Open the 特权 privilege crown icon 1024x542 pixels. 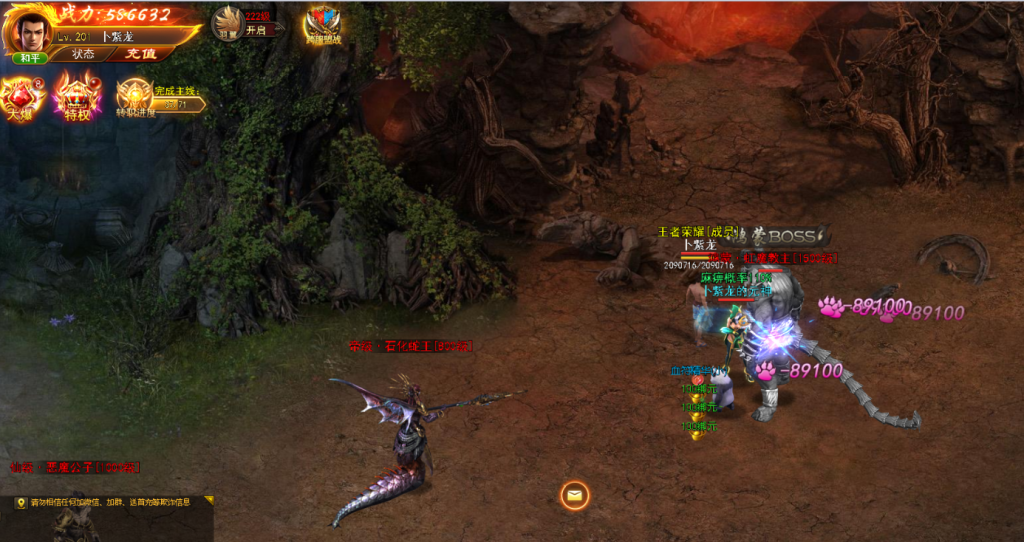[x=77, y=98]
